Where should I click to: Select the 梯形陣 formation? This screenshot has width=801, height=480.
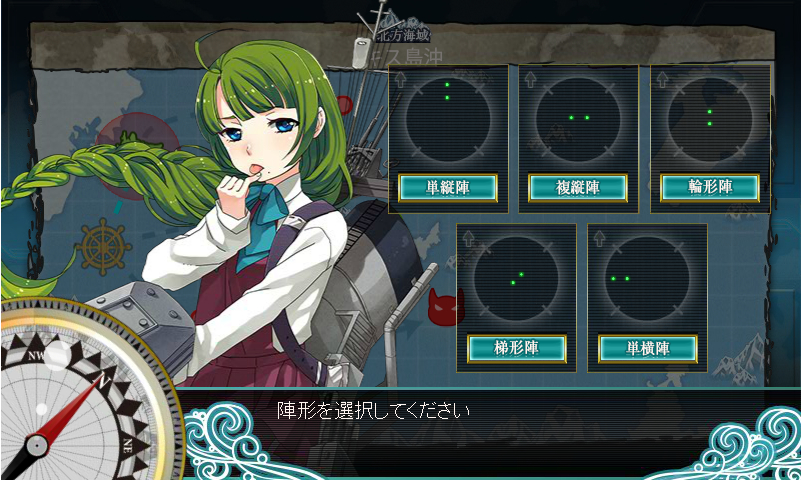coord(516,348)
